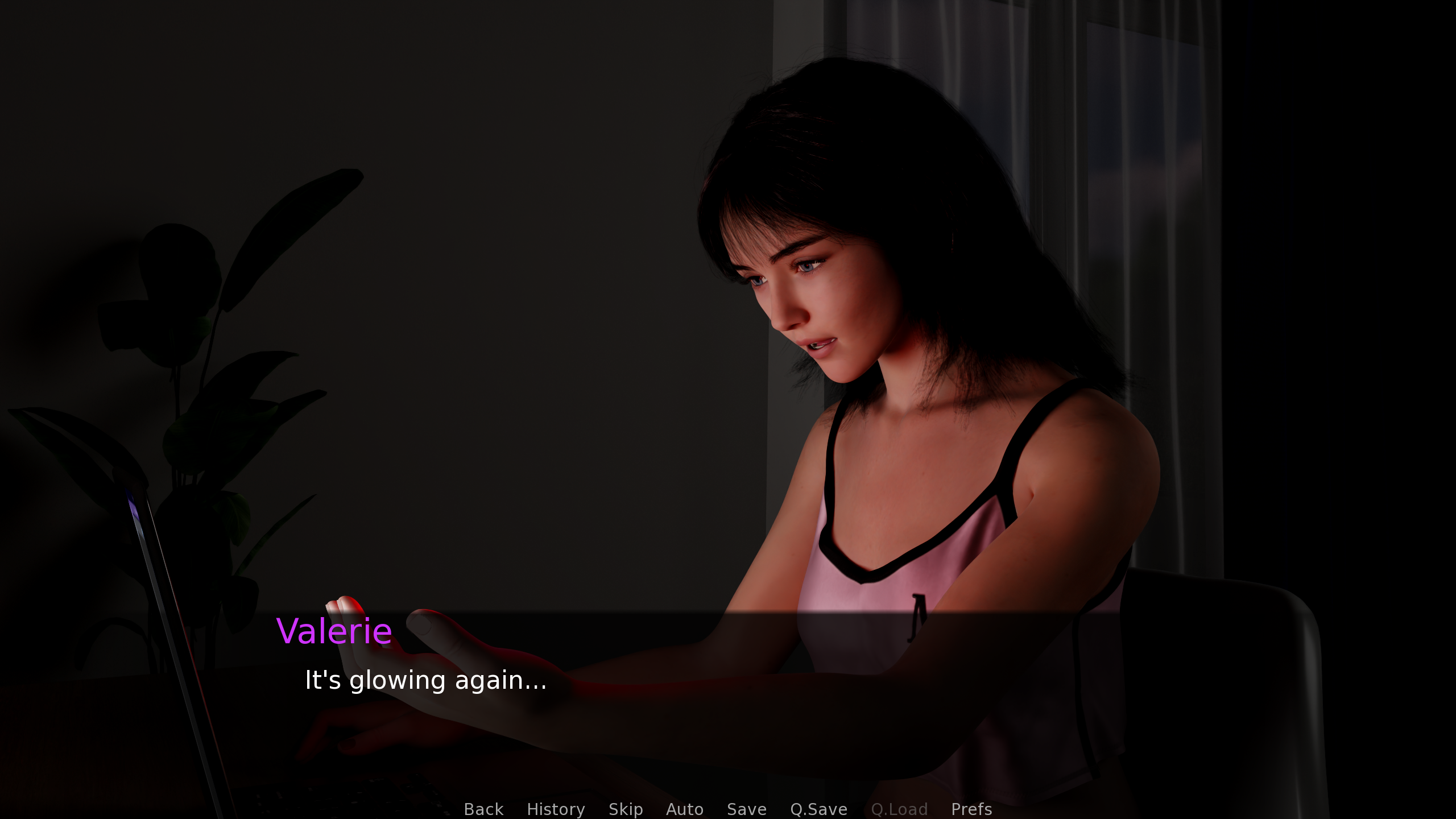
Task: Go back with the Back button
Action: click(483, 809)
